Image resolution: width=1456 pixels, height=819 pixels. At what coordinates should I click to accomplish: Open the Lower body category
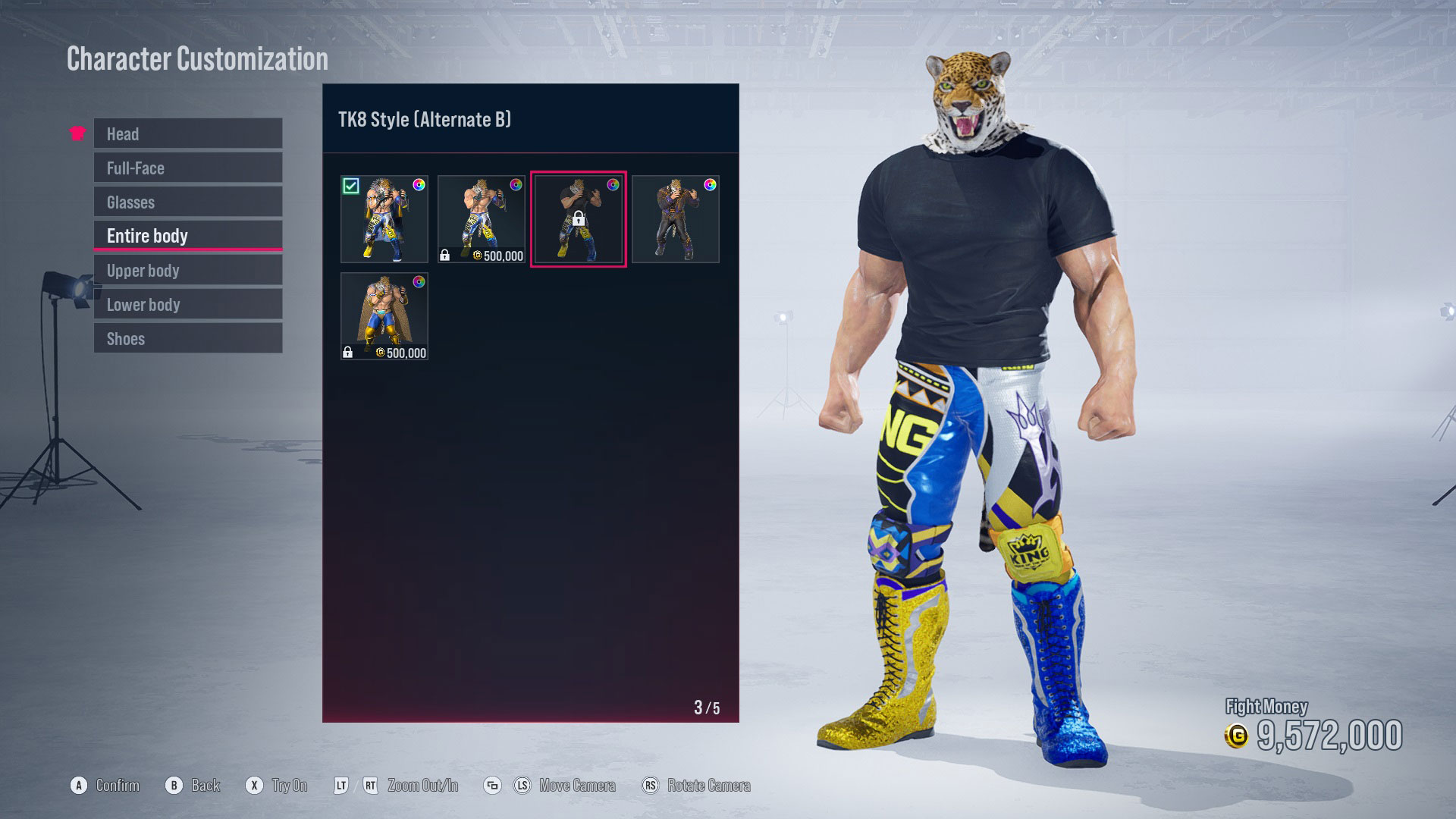(187, 304)
